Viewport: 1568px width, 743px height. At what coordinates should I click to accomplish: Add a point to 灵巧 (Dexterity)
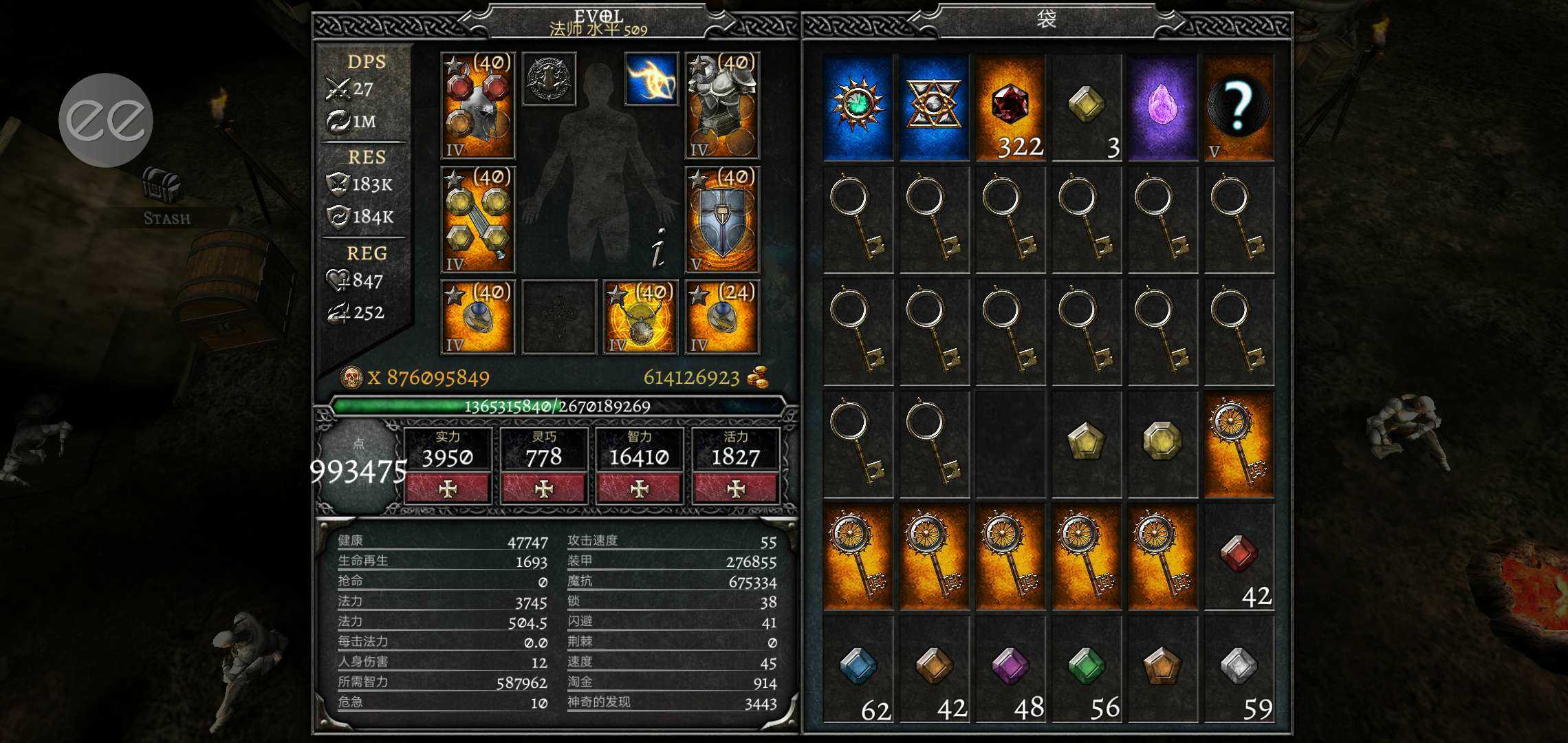(x=544, y=488)
